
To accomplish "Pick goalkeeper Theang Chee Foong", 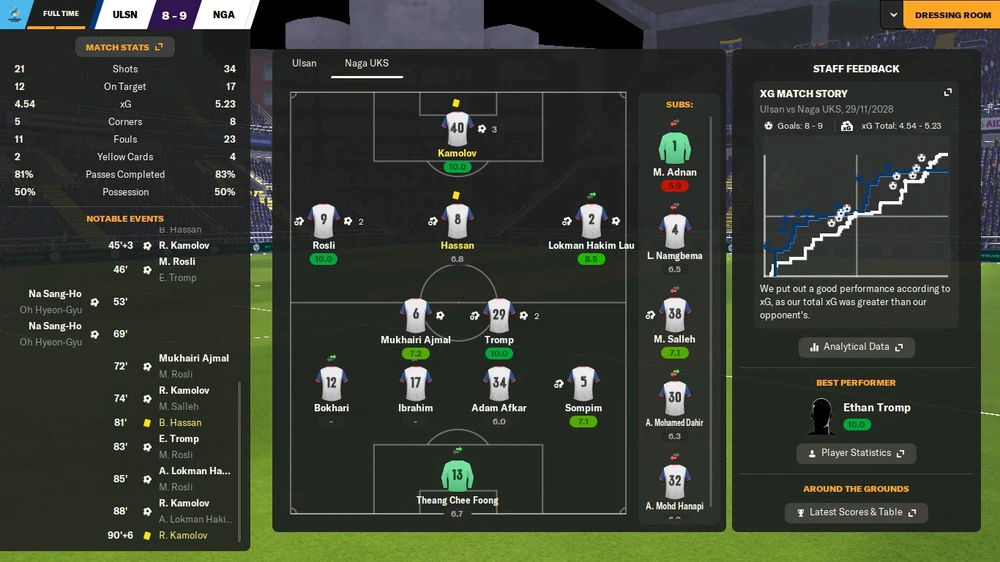I will [457, 475].
